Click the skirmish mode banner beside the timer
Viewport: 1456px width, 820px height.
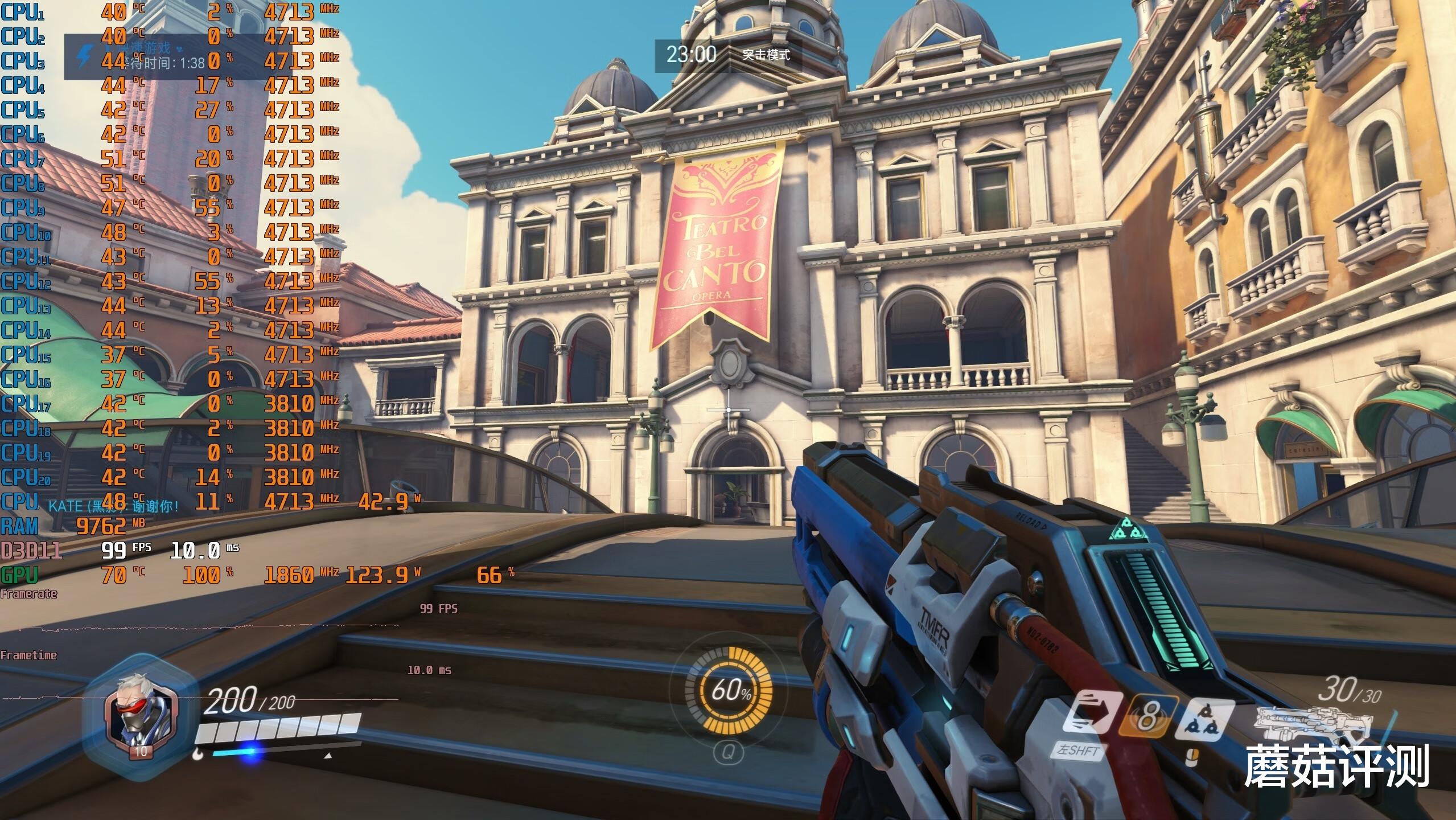766,55
